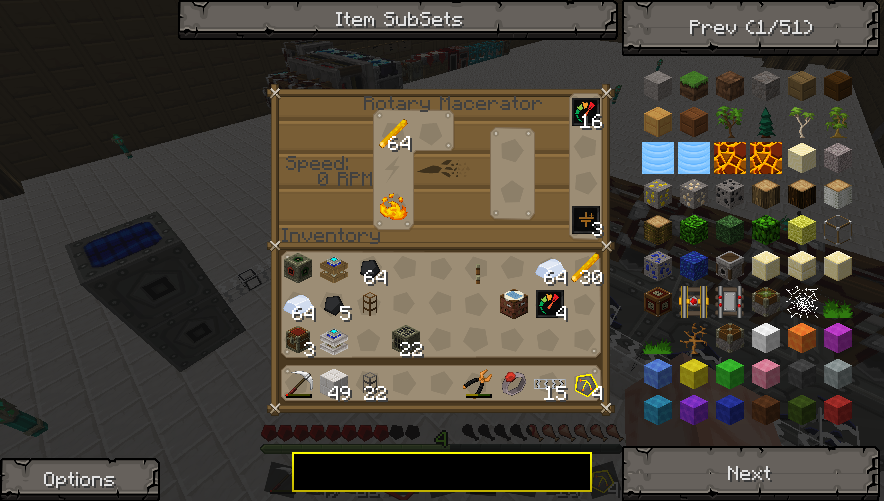Pick up the 16 gauge upgrade items

(x=586, y=112)
